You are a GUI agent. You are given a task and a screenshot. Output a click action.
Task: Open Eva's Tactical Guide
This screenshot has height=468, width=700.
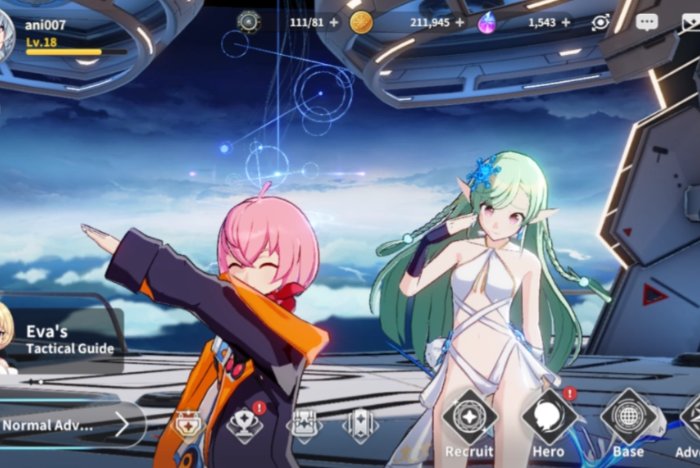click(x=60, y=340)
